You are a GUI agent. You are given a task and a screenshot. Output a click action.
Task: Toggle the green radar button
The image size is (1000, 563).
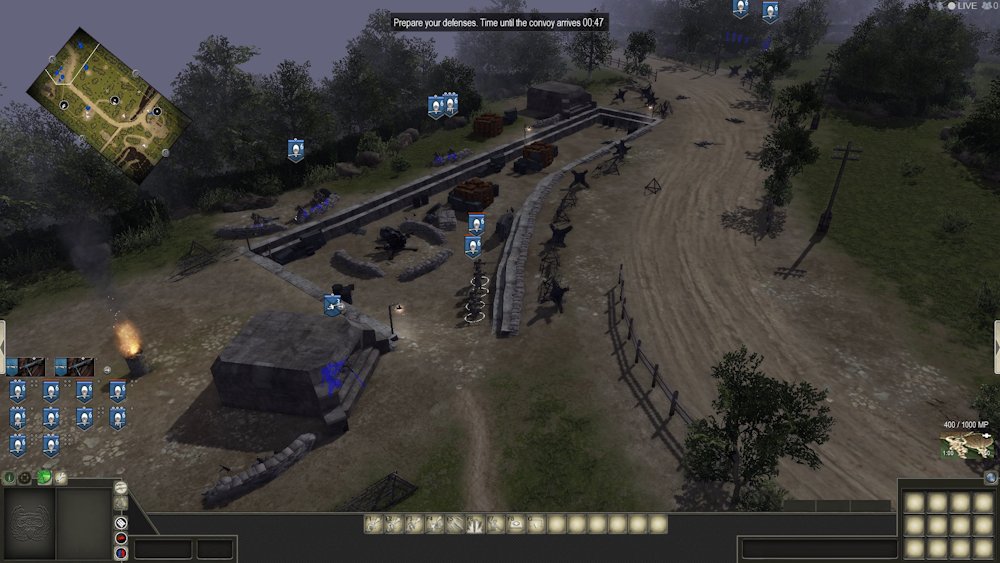click(44, 478)
